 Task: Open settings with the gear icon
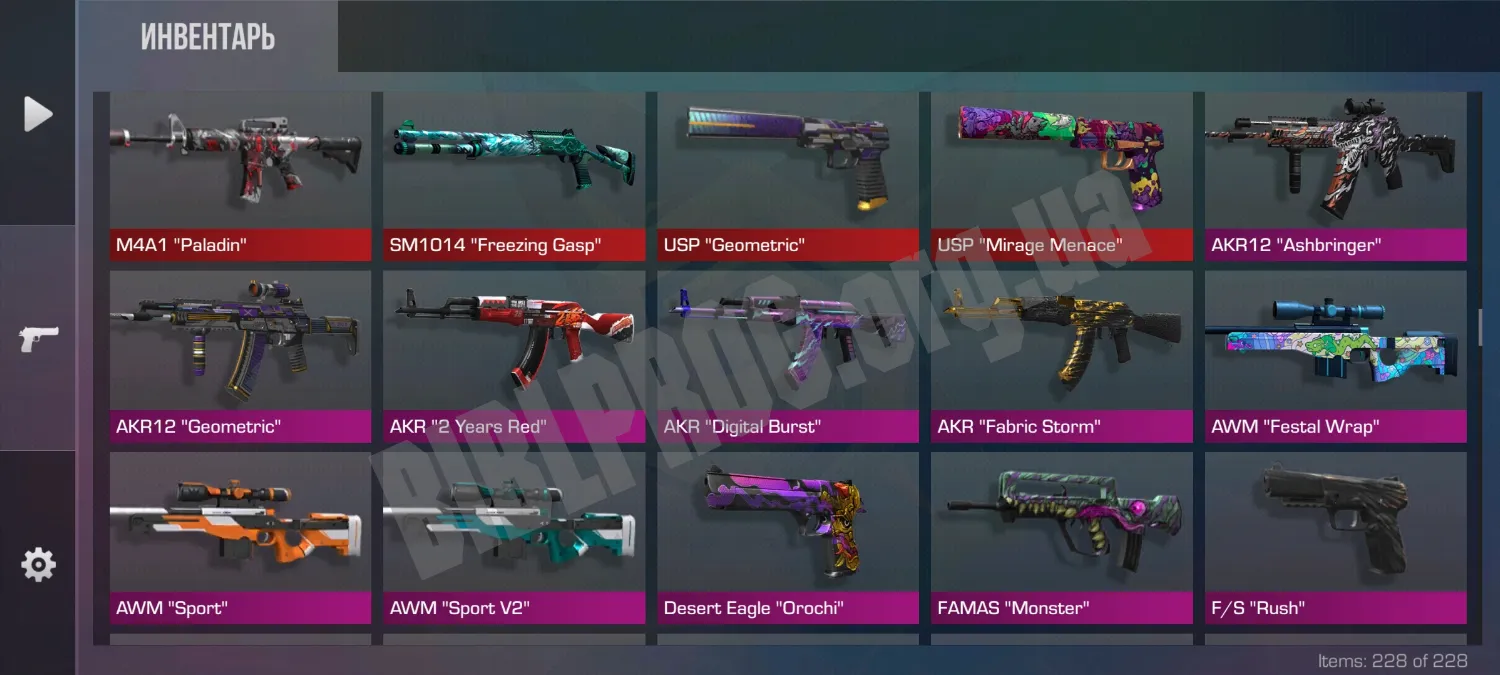pos(38,565)
